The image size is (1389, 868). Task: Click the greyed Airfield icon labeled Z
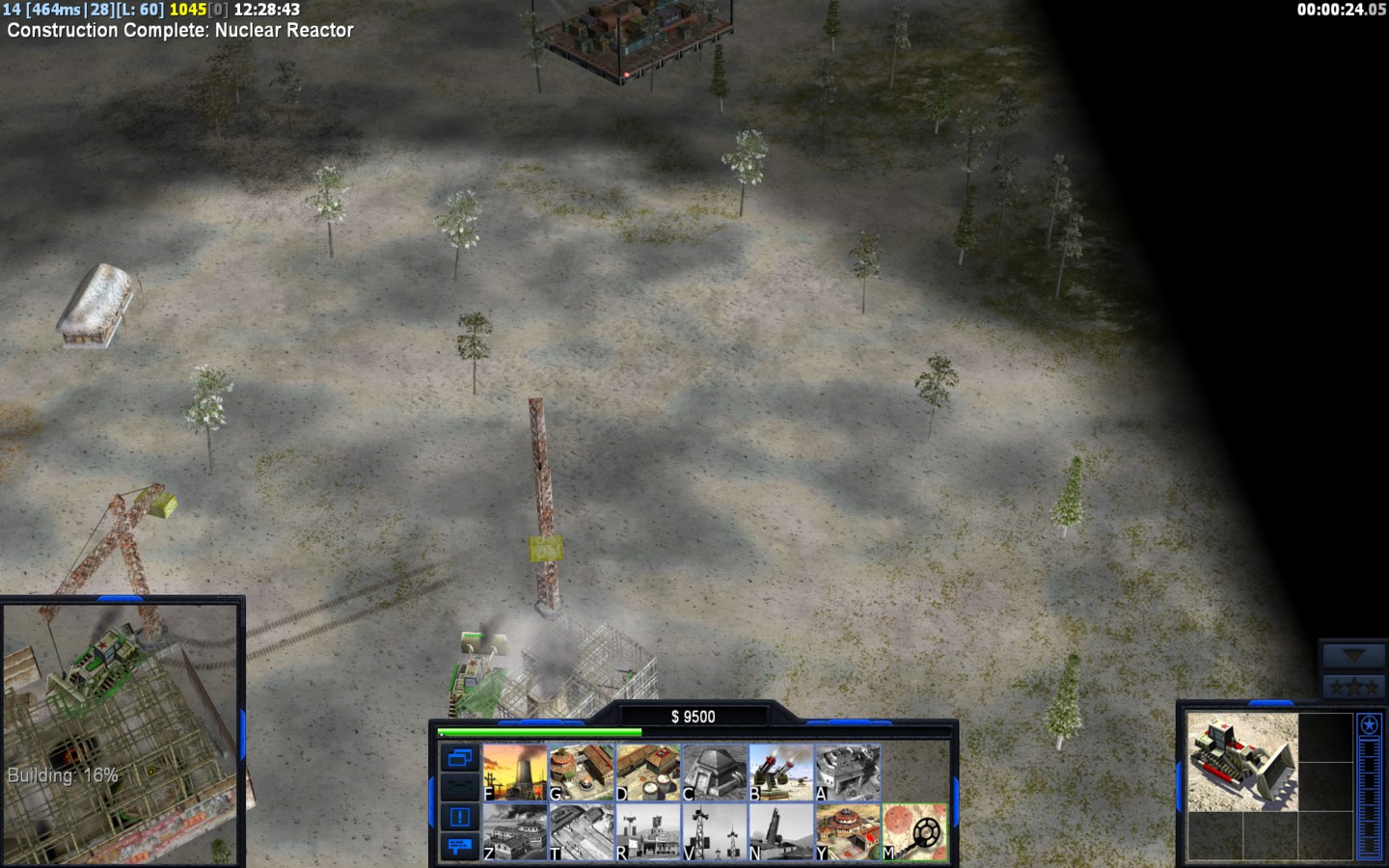click(x=515, y=832)
